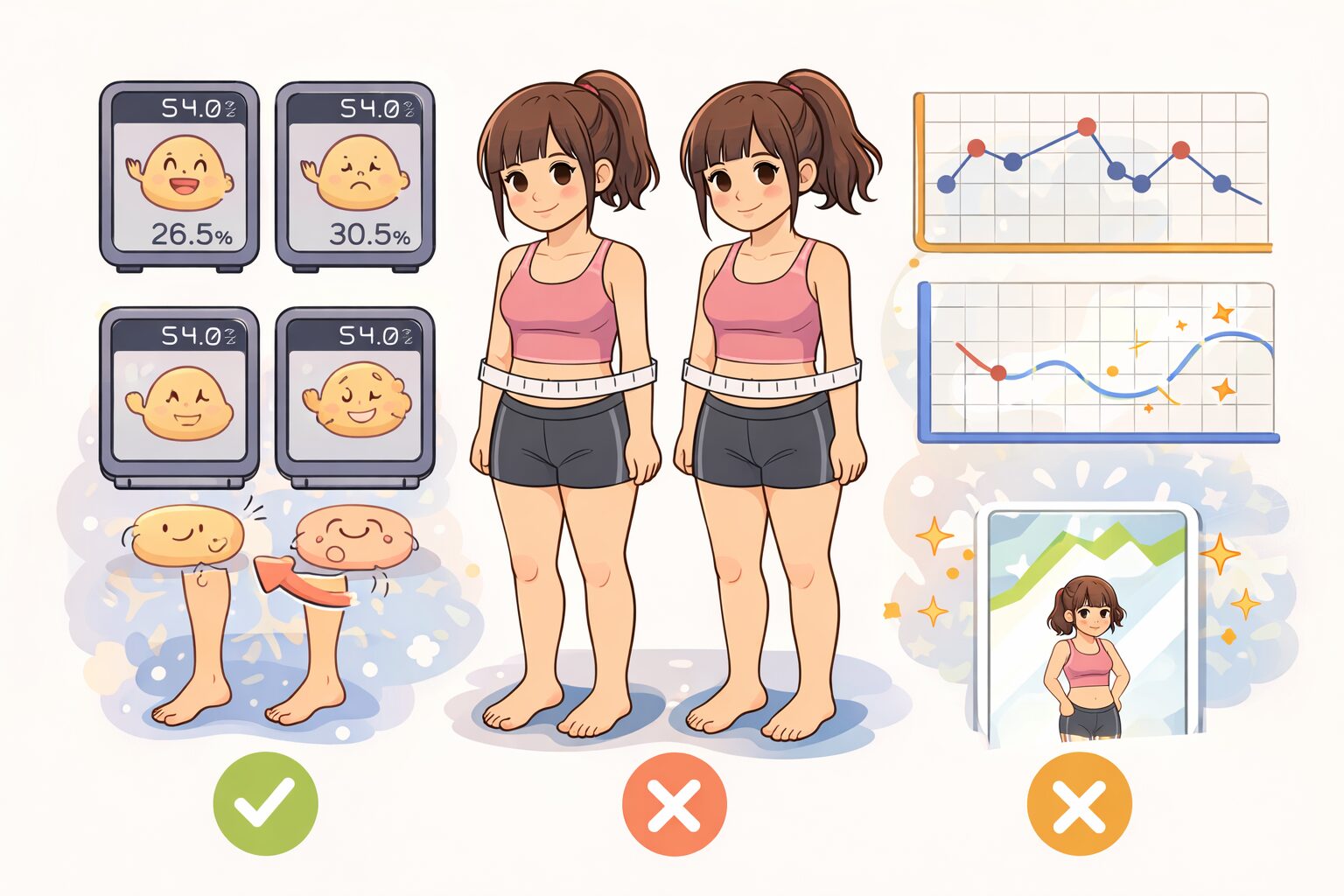This screenshot has width=1344, height=896.
Task: Select the green checkmark circle
Action: 265,803
